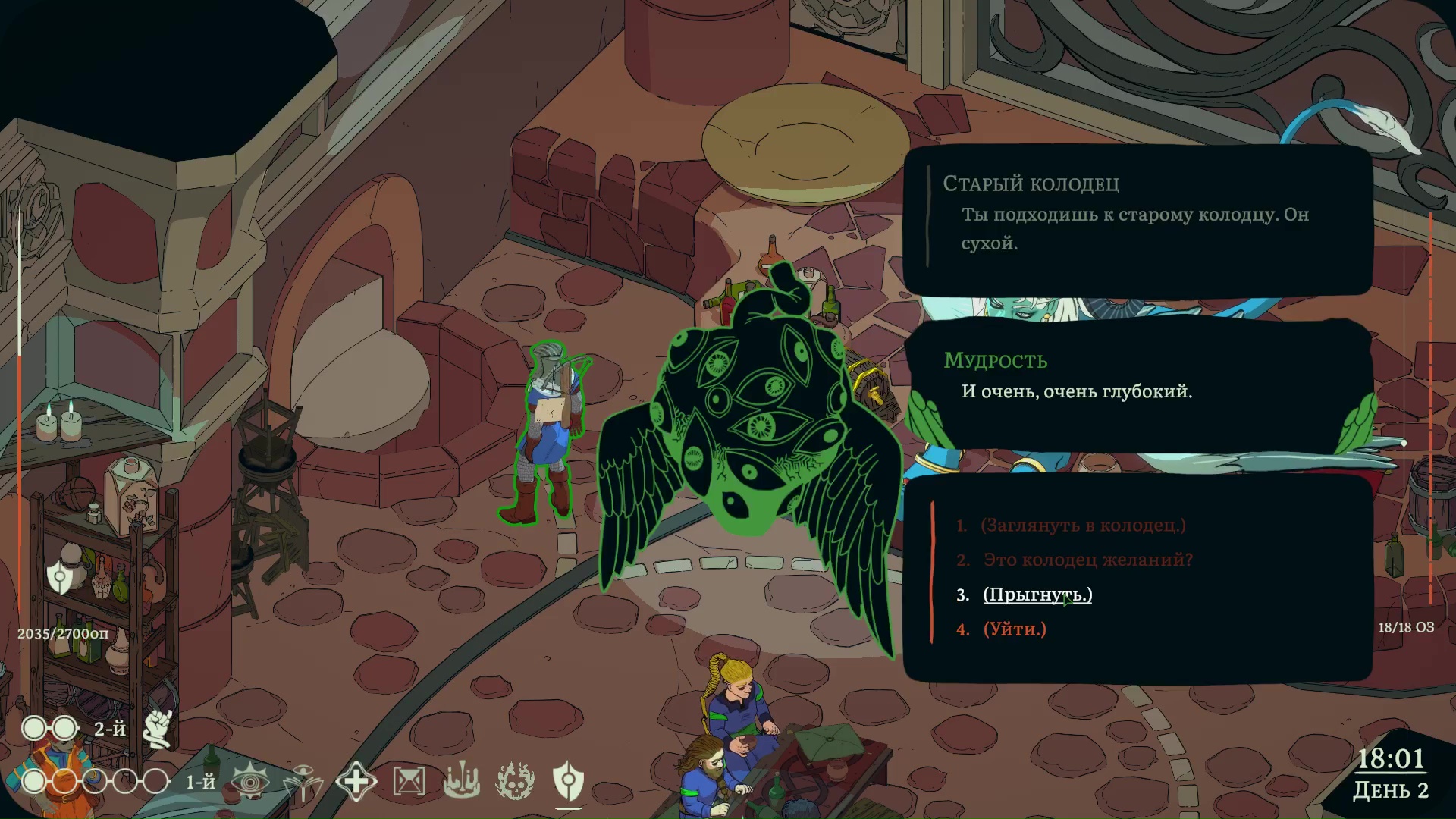Cast the winged eye-and-book spell
1456x819 pixels.
coord(303,781)
